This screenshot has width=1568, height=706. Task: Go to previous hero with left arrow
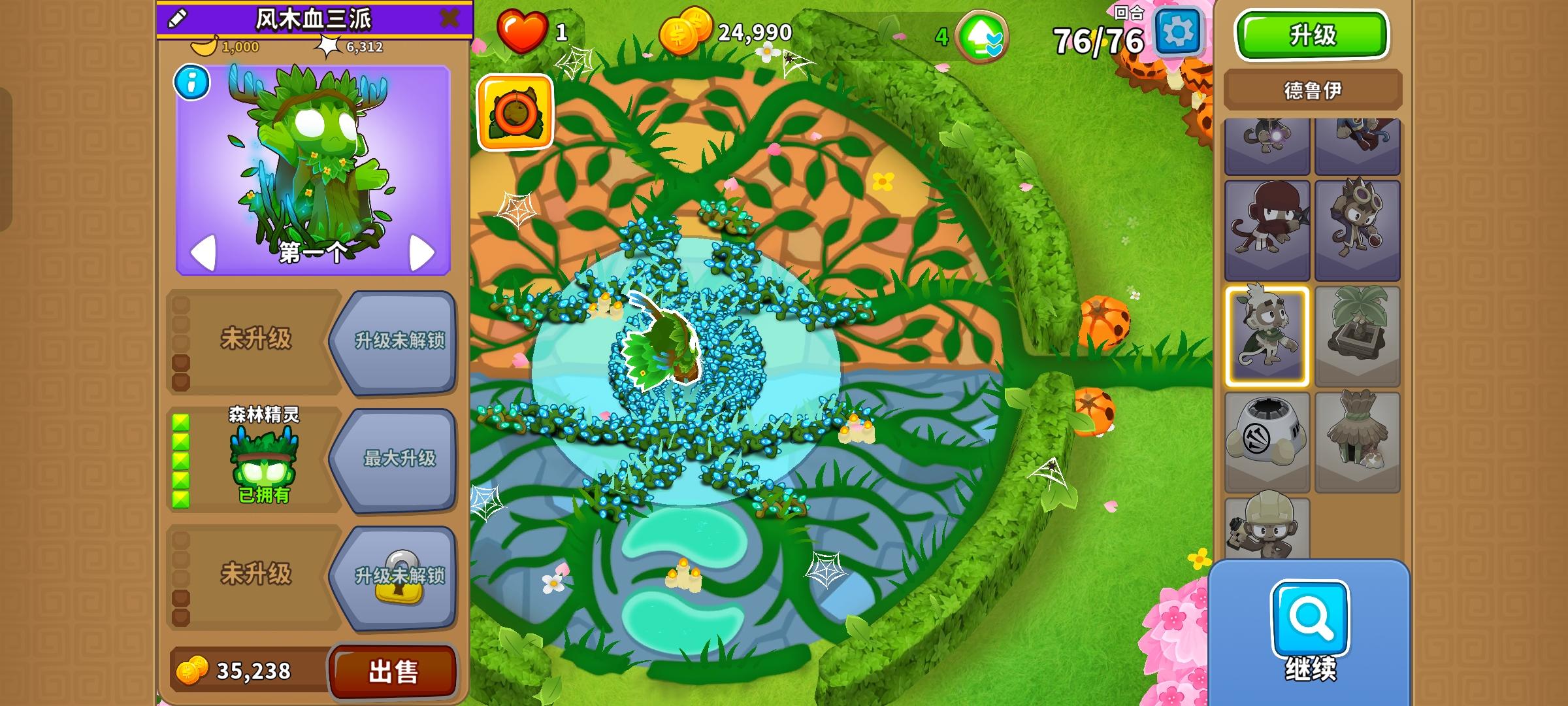click(204, 252)
